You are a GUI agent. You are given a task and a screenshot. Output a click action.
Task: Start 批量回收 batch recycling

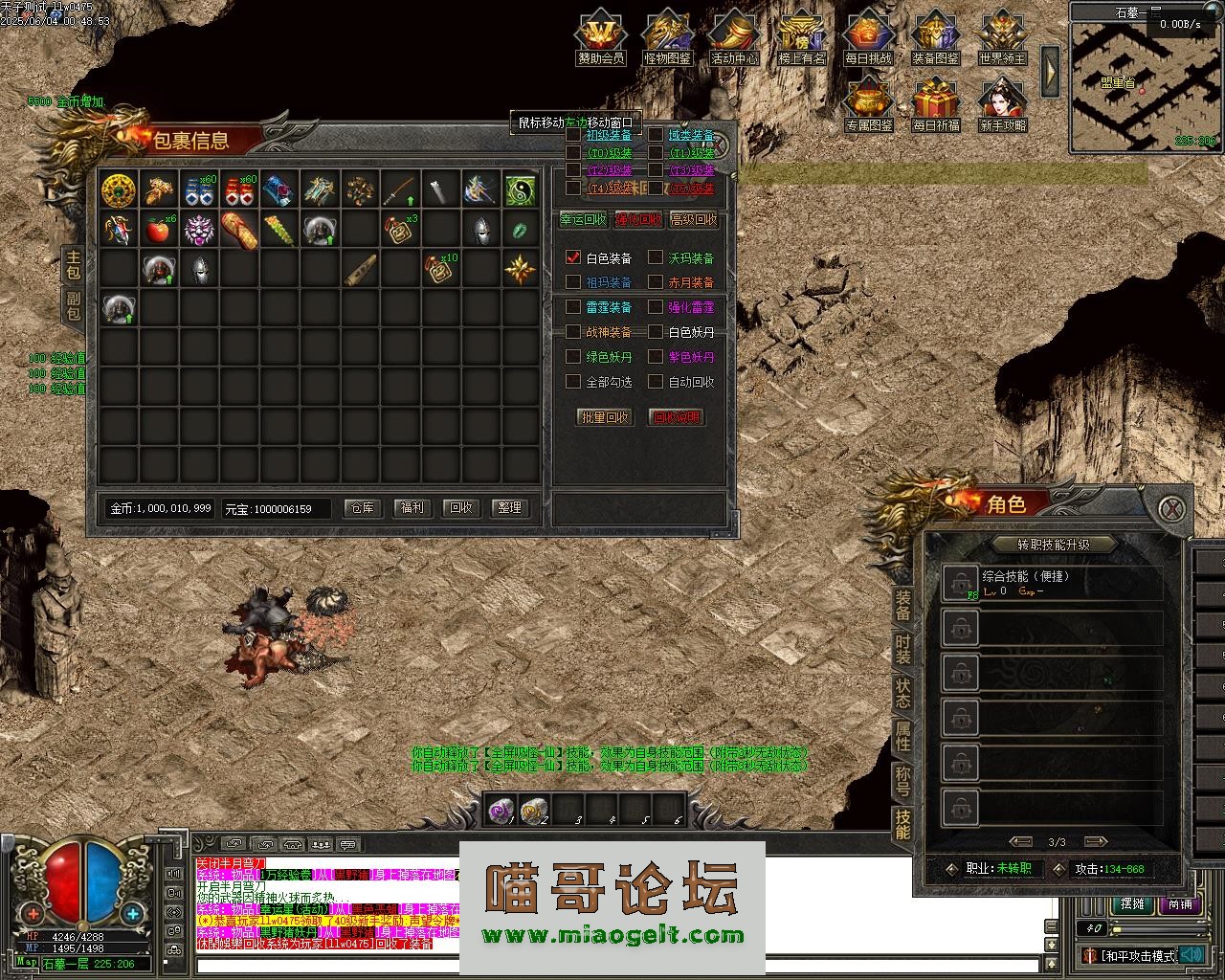[605, 417]
